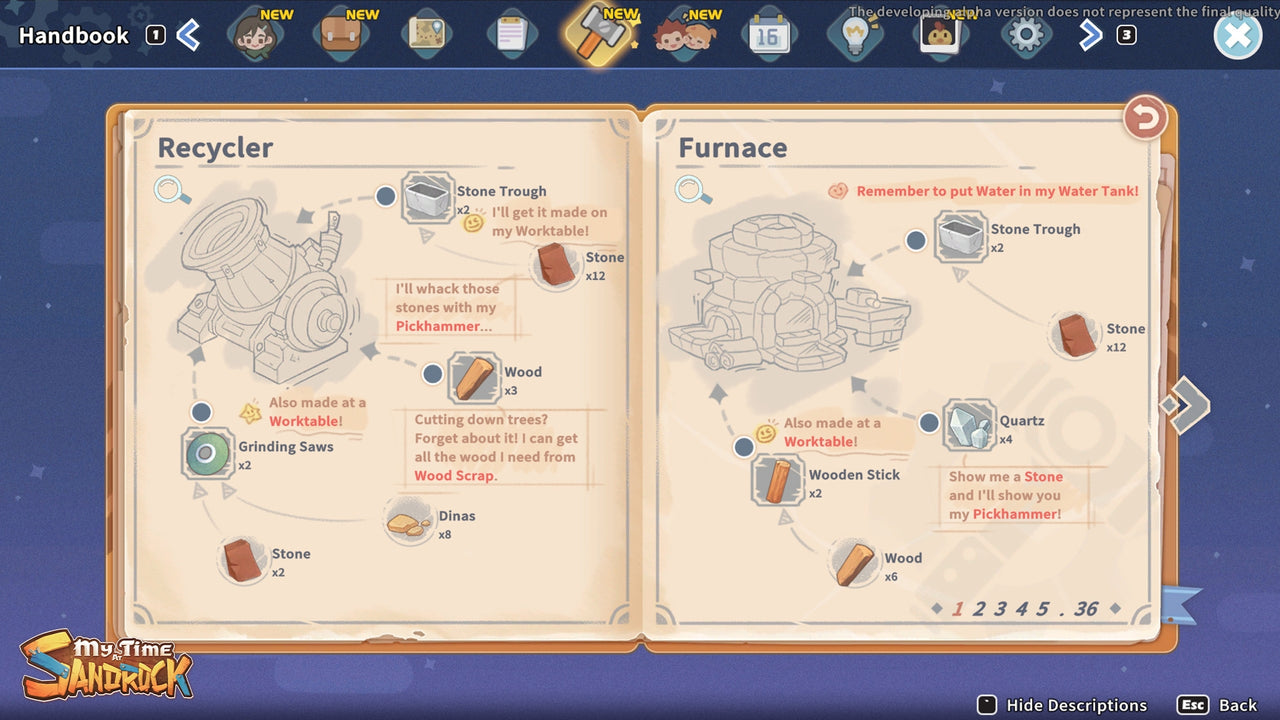Viewport: 1280px width, 720px height.
Task: Select the highlighted hammer Handbook icon
Action: 597,33
